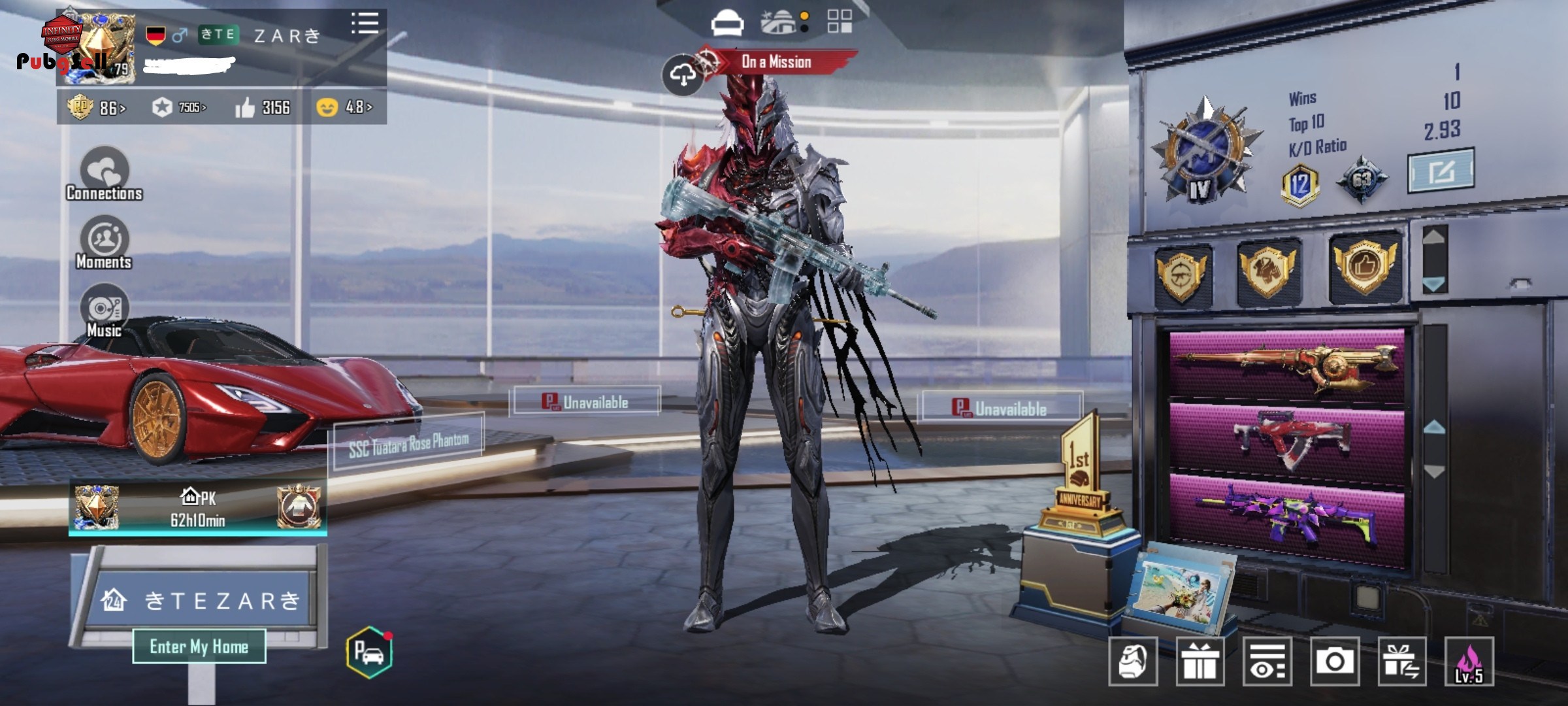Open the vehicle garage hexagon icon

coord(369,652)
